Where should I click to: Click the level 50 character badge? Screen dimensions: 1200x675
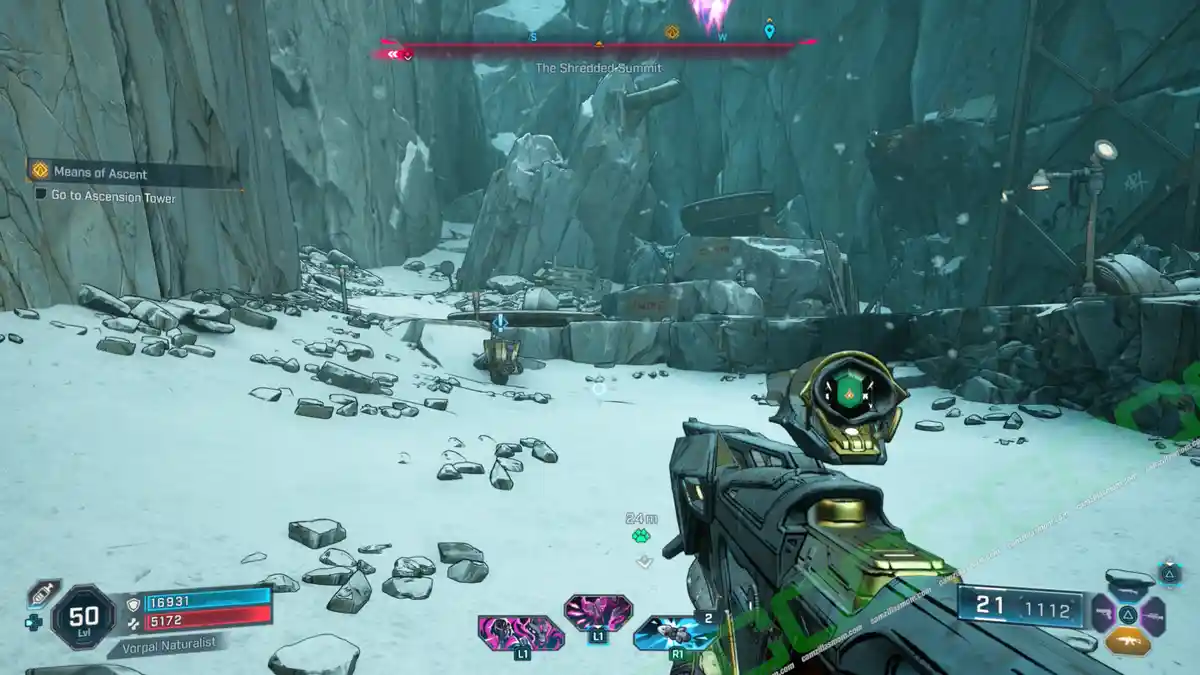pyautogui.click(x=83, y=619)
